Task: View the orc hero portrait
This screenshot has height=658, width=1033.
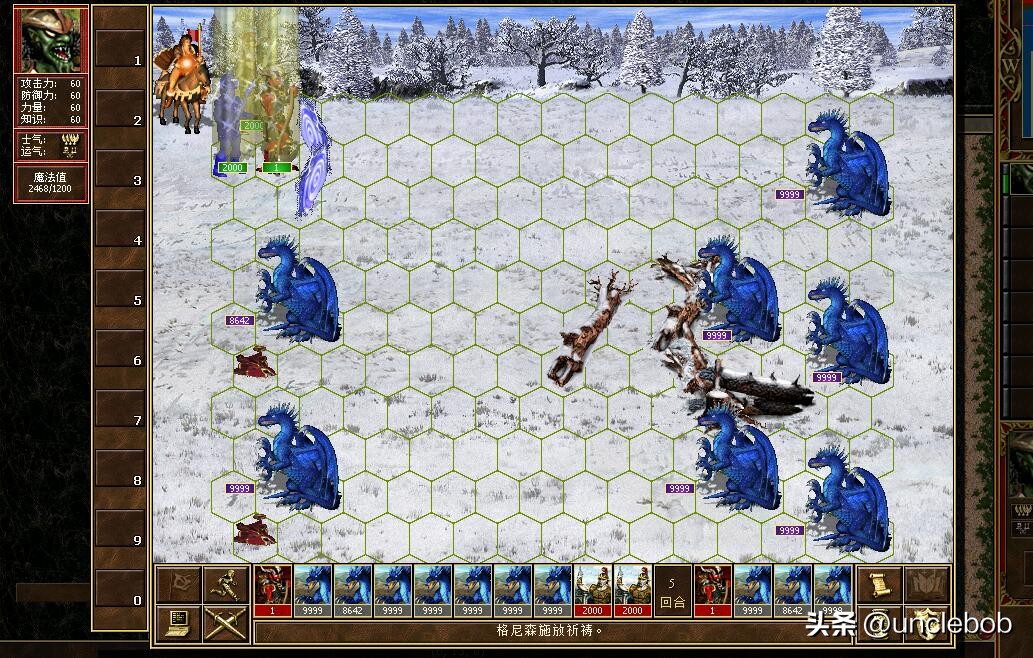Action: (x=50, y=40)
